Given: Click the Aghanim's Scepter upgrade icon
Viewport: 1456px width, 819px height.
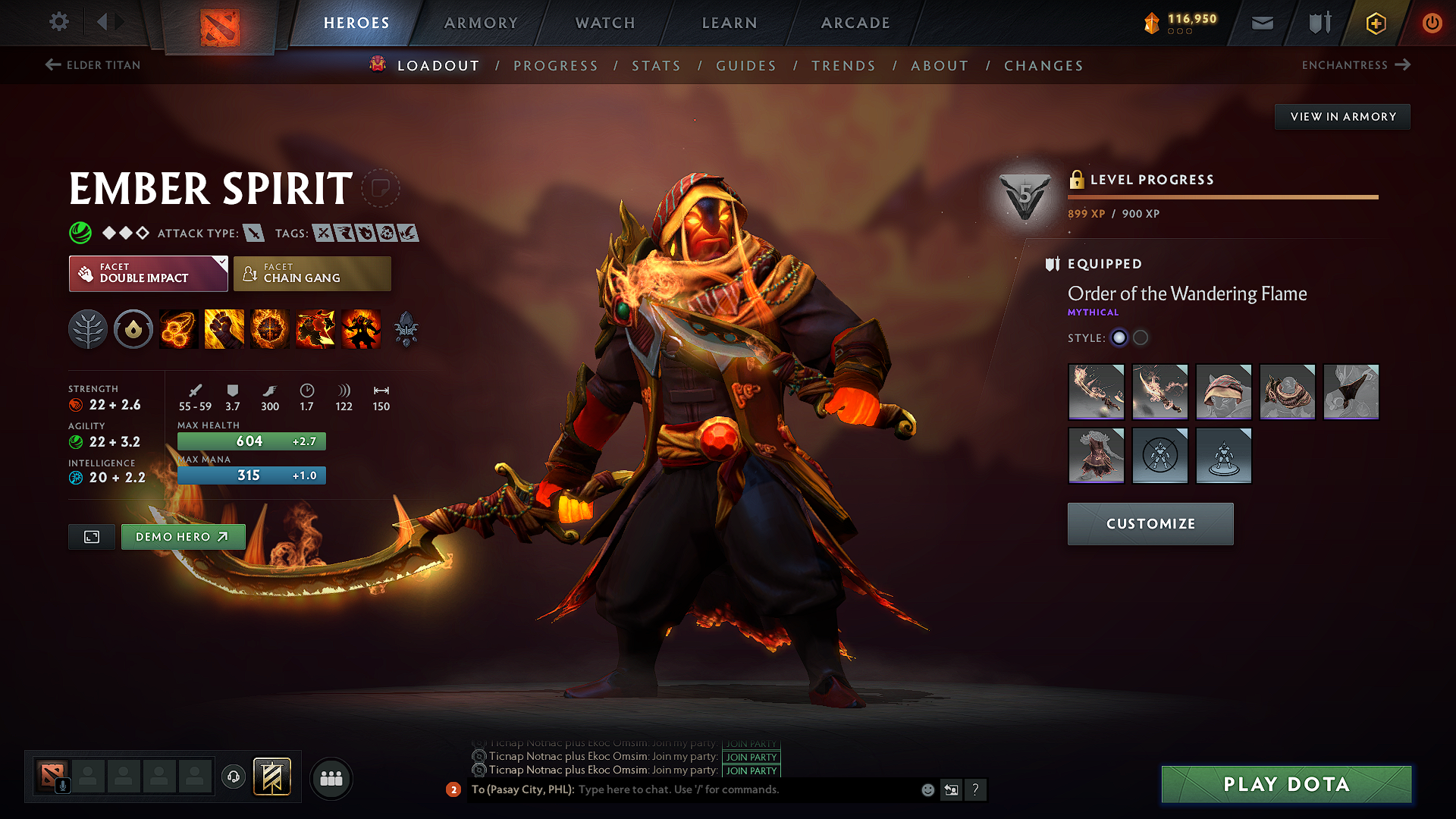Looking at the screenshot, I should [x=406, y=328].
